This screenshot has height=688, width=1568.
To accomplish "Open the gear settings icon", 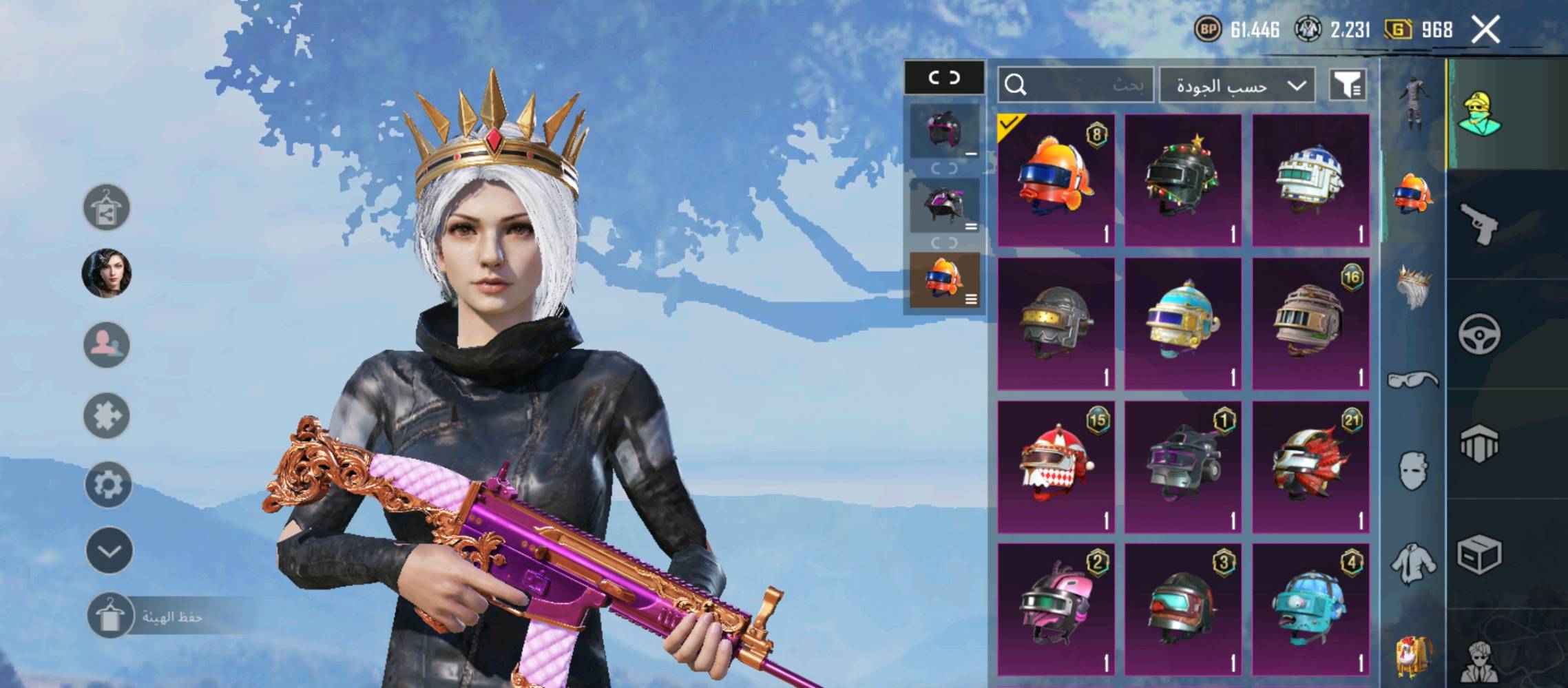I will pyautogui.click(x=107, y=484).
